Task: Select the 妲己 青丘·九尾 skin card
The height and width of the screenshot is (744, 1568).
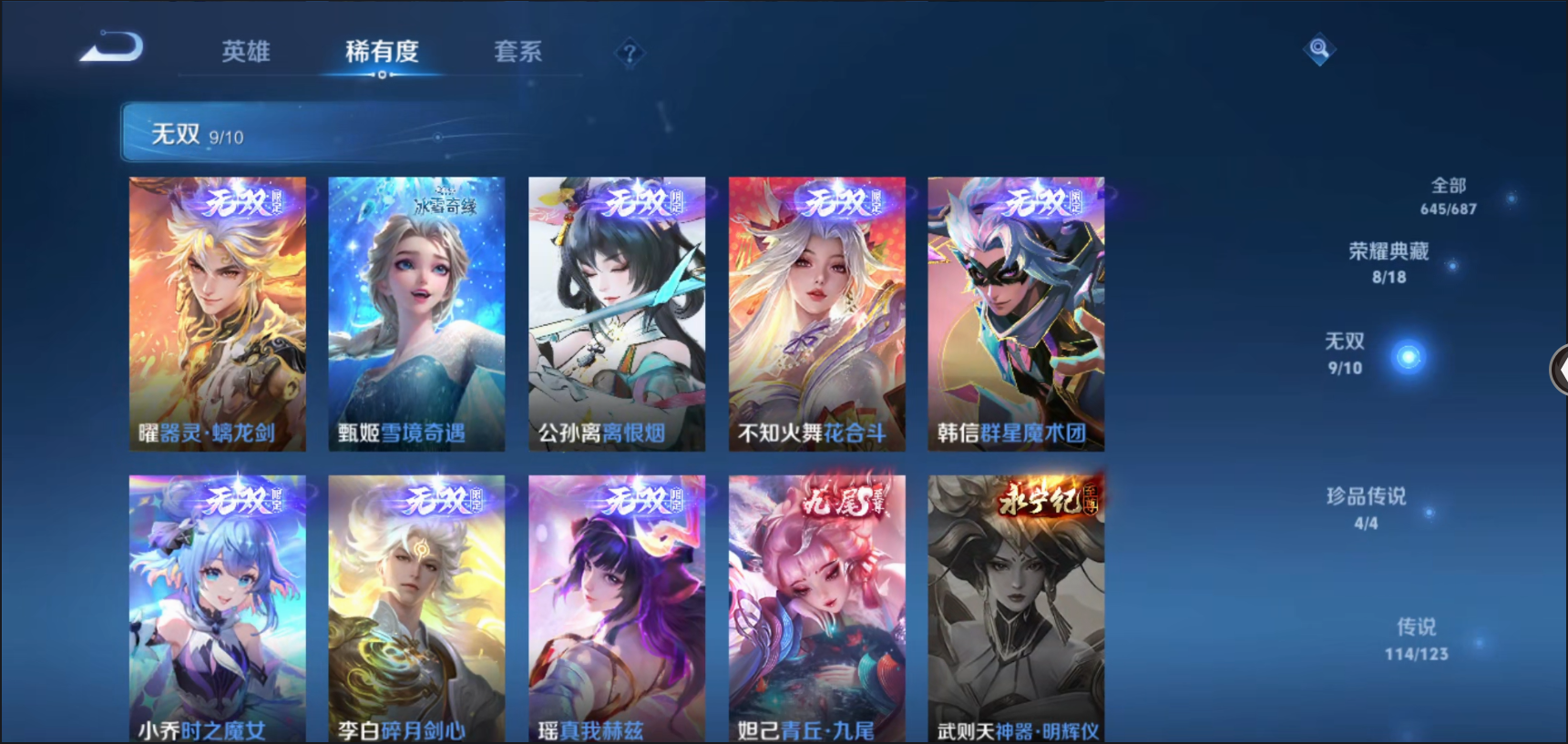Action: tap(816, 608)
